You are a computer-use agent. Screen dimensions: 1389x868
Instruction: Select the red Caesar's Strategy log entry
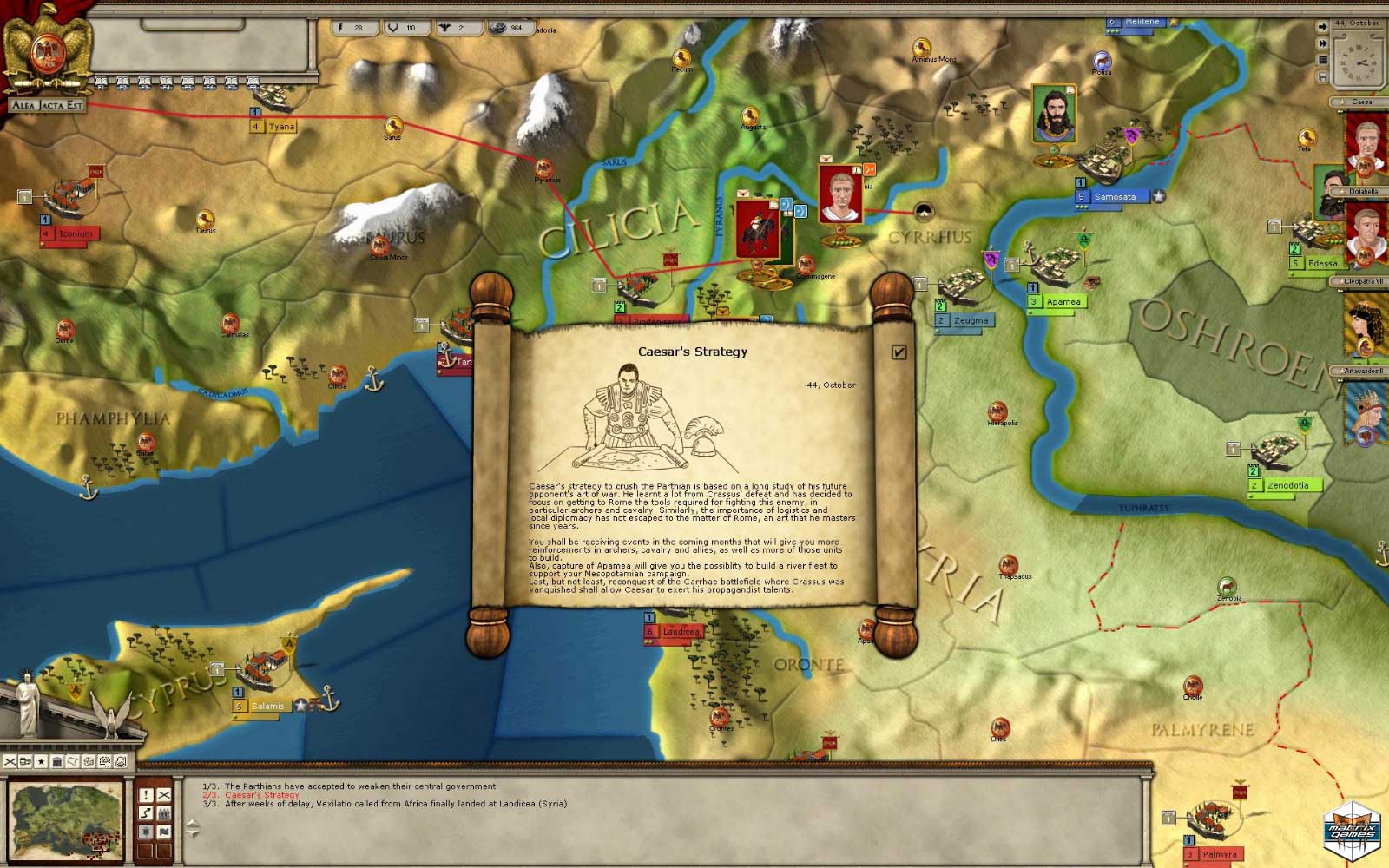tap(260, 795)
